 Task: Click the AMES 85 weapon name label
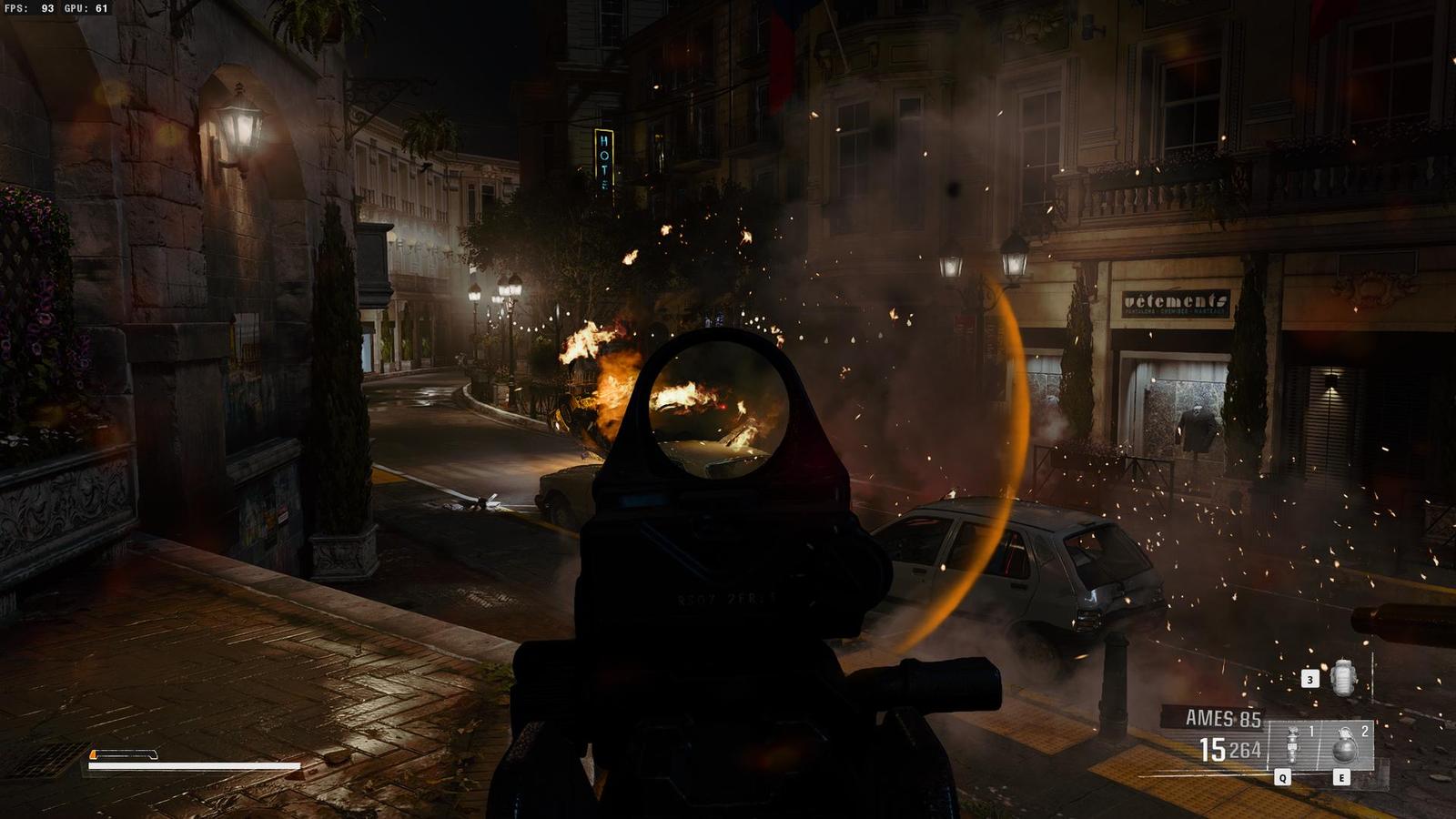coord(1222,719)
